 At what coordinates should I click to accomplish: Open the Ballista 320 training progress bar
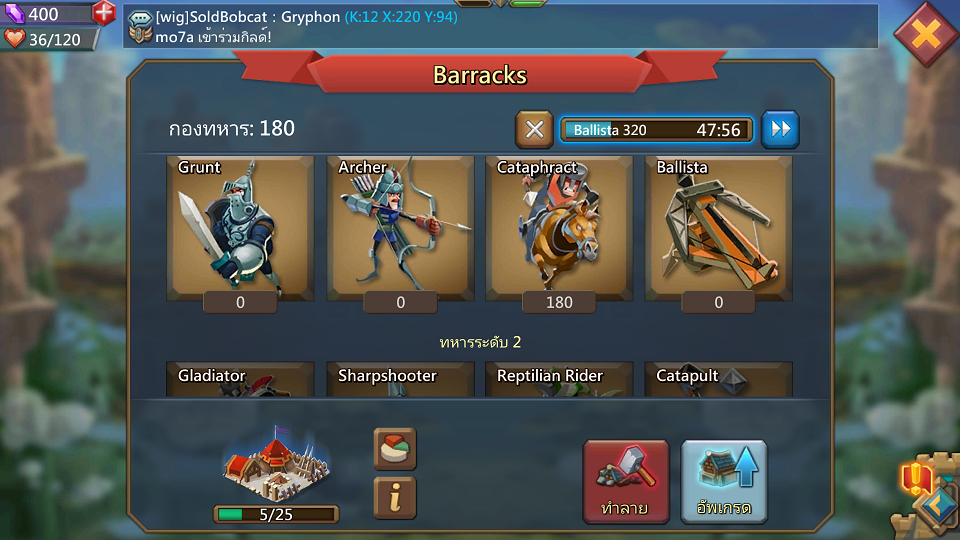tap(656, 130)
